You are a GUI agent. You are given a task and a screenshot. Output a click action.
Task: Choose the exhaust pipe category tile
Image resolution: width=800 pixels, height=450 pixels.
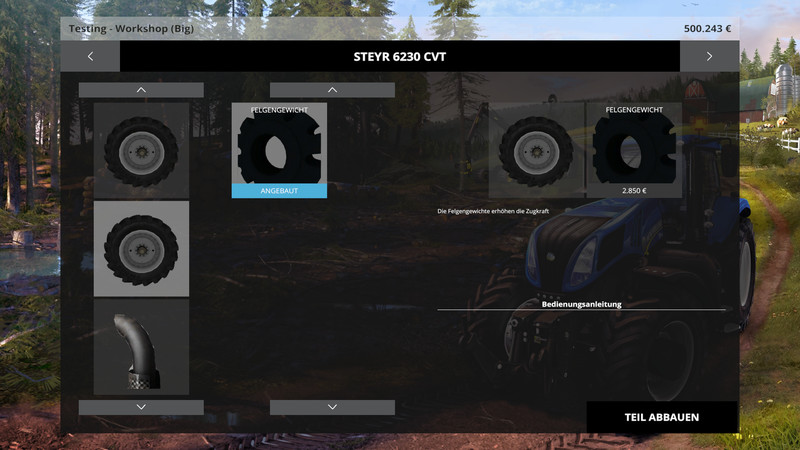point(141,347)
